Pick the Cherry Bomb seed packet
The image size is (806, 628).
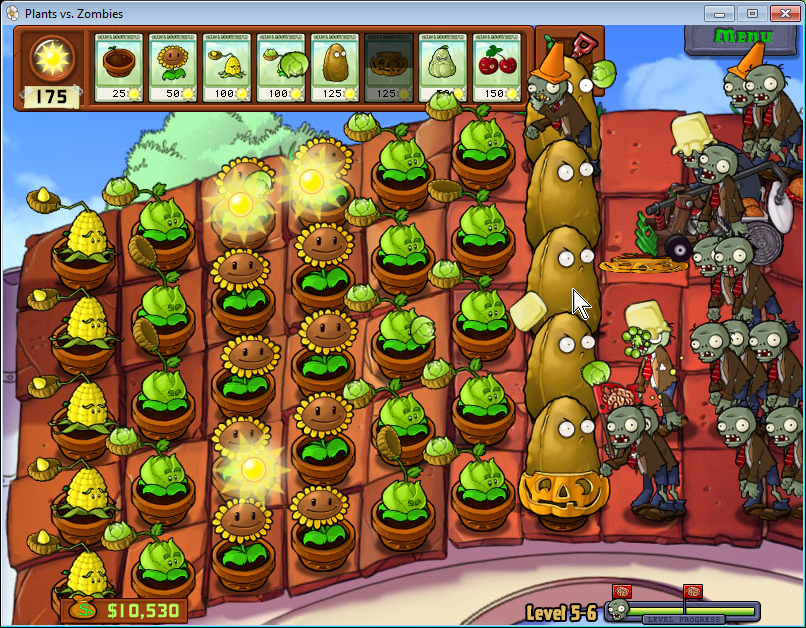coord(498,67)
